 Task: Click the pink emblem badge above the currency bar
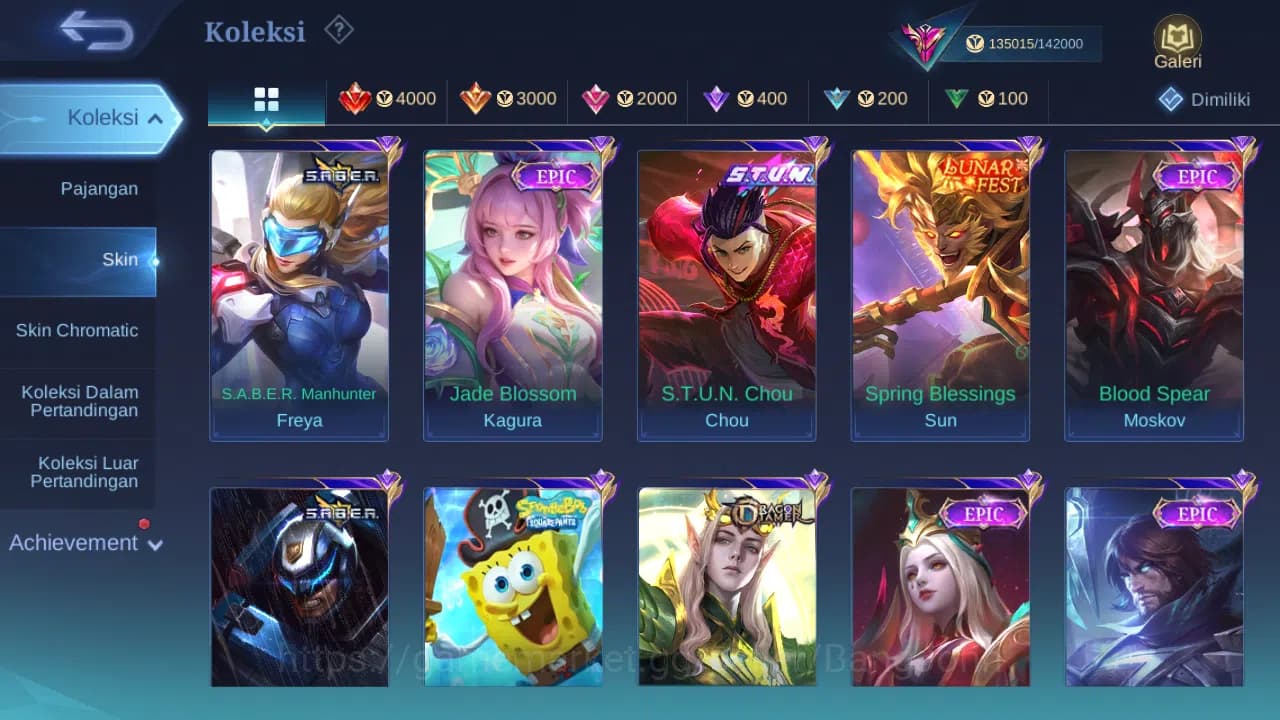[x=924, y=40]
